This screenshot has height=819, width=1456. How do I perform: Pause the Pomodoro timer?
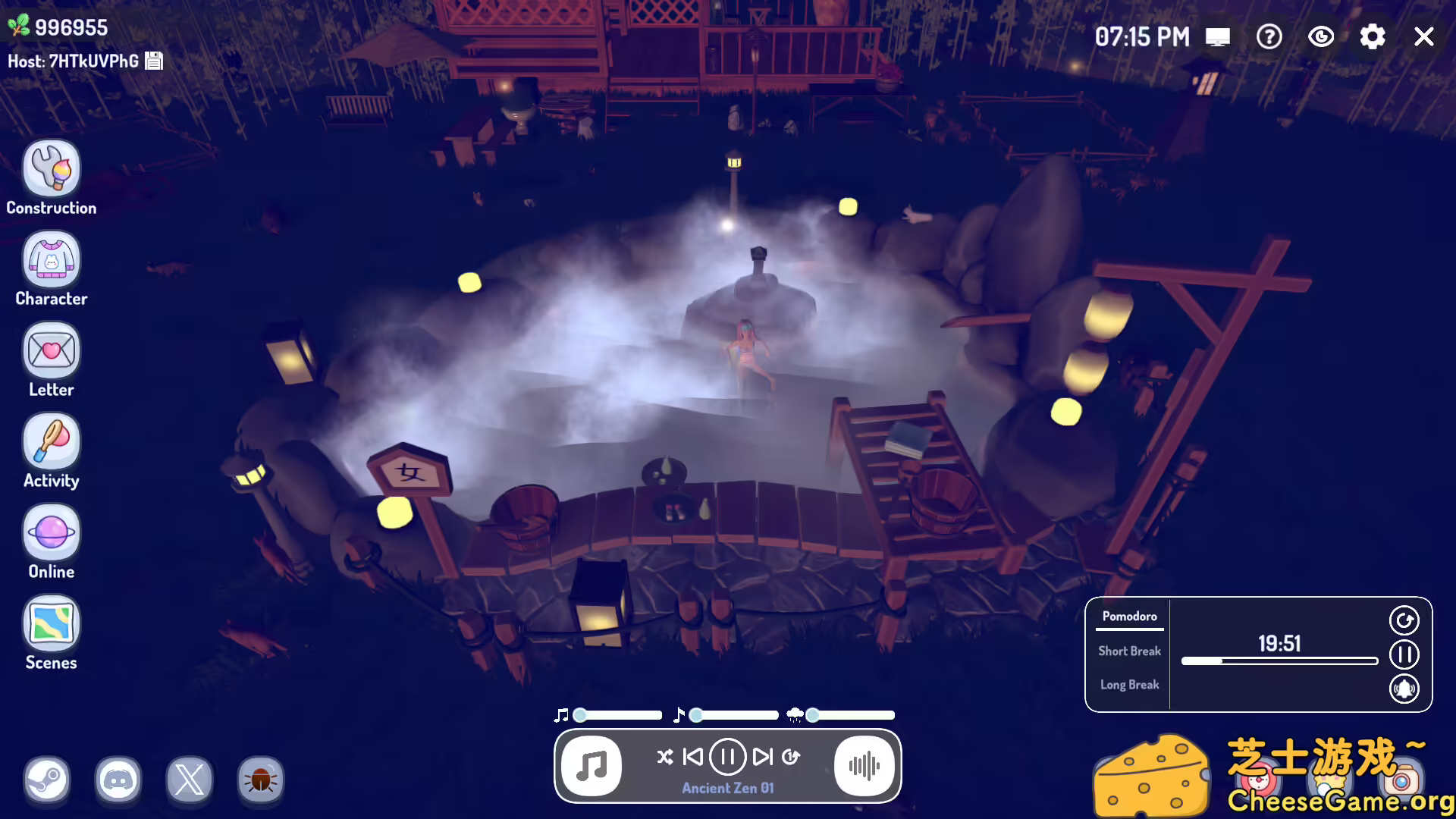click(1404, 654)
